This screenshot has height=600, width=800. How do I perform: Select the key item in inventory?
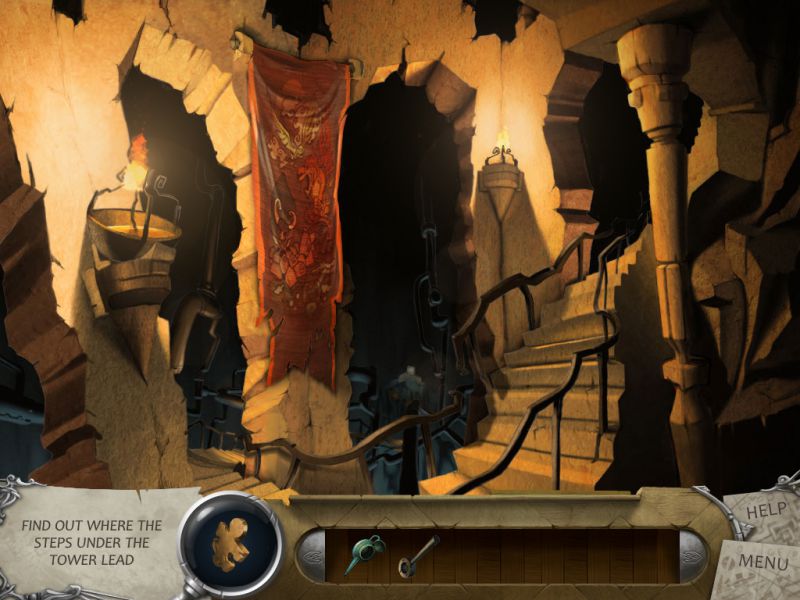[417, 553]
